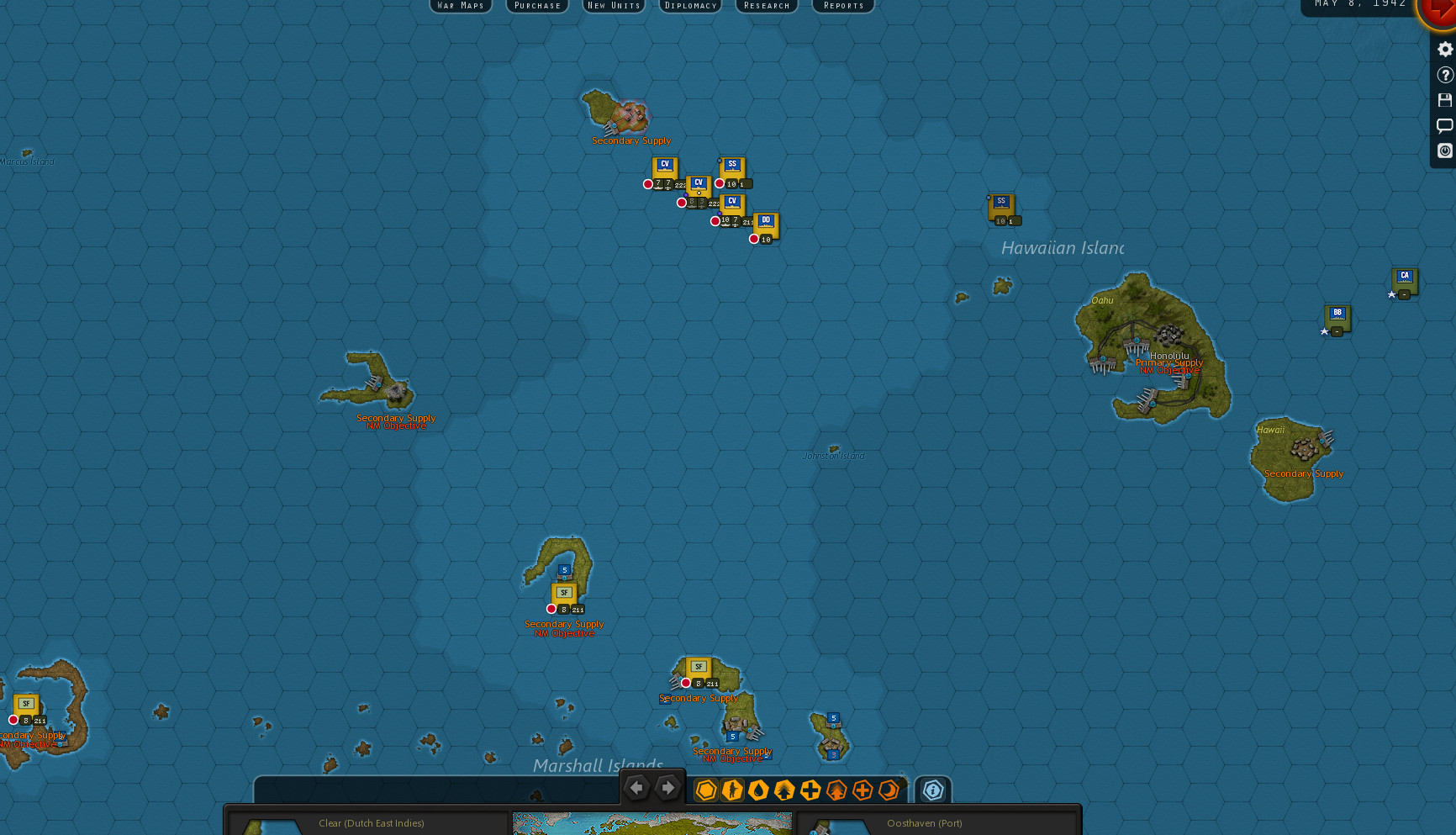
Task: Open the Research menu
Action: click(766, 6)
